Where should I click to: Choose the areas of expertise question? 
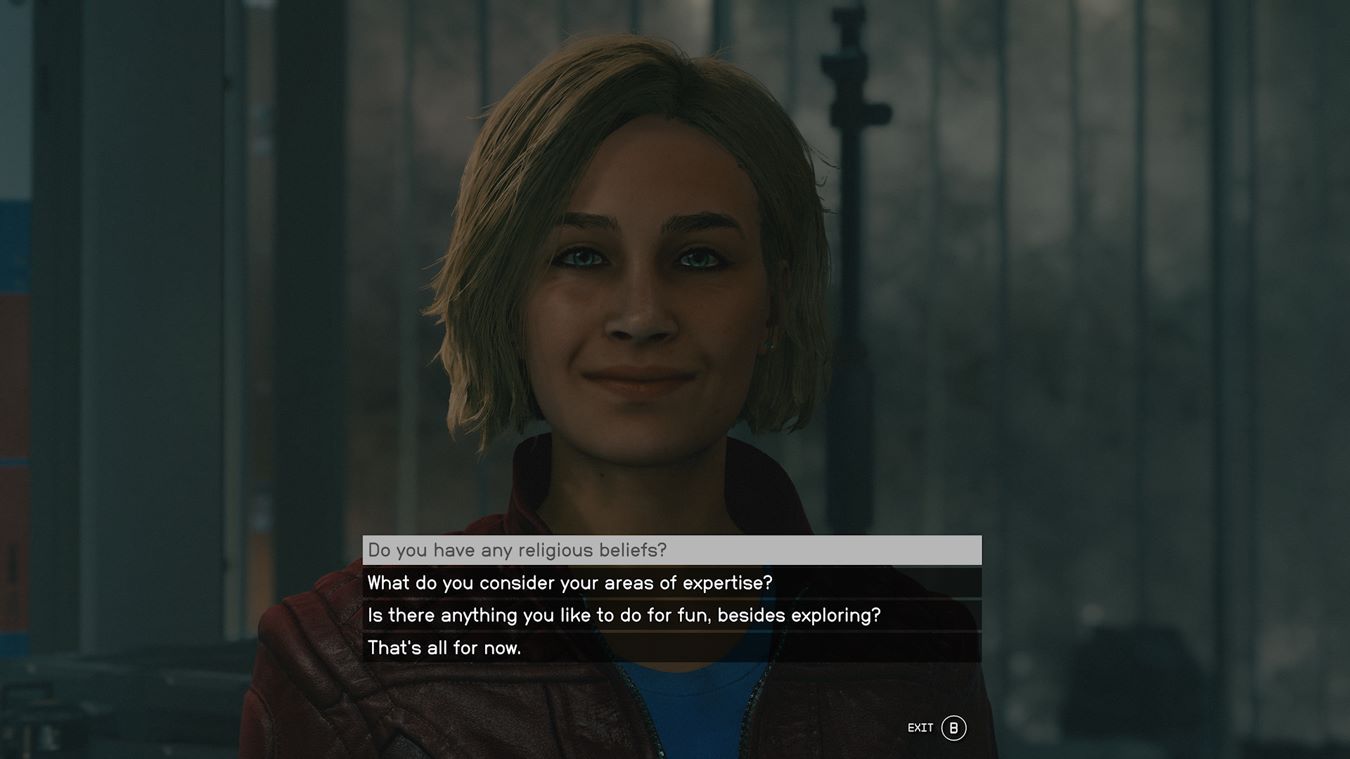pos(570,583)
